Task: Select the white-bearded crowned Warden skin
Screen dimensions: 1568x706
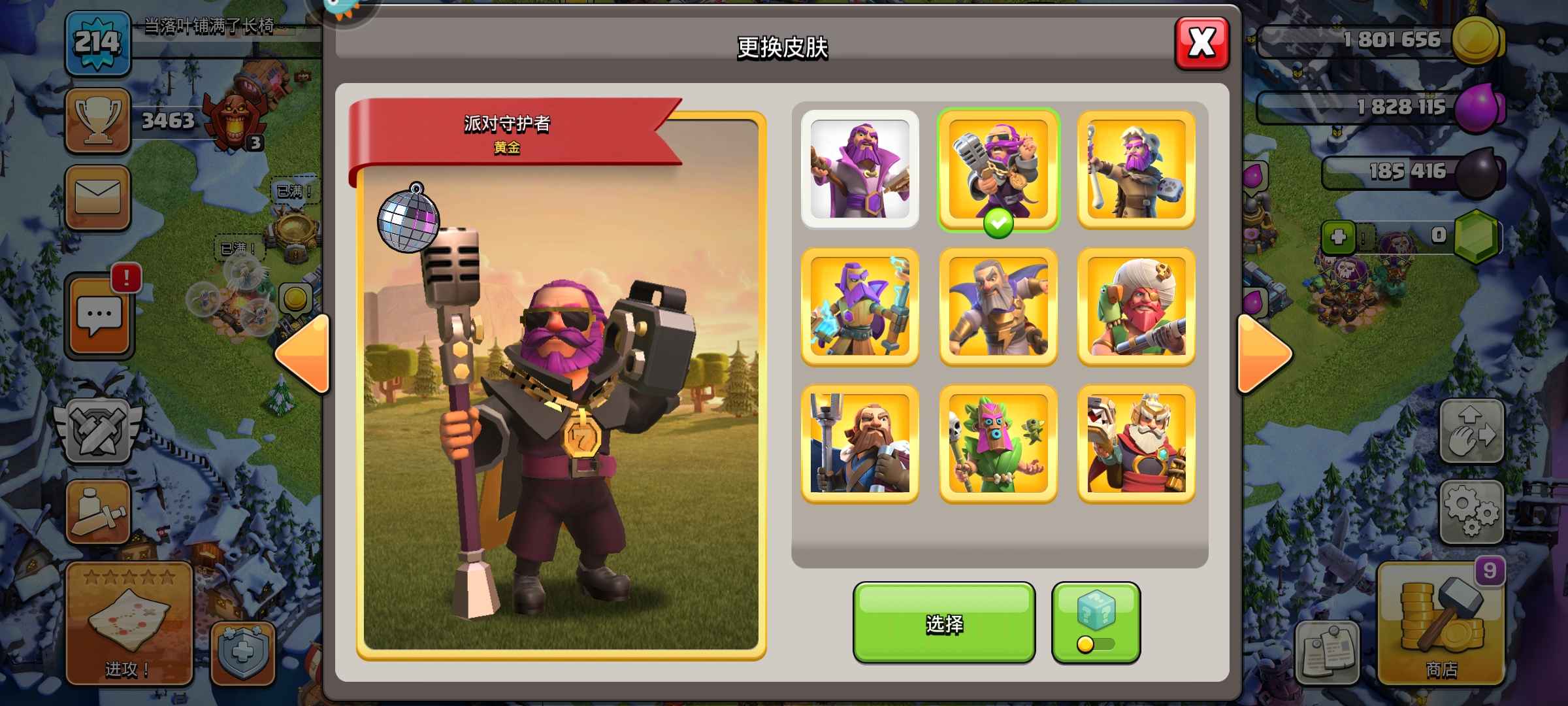Action: (x=1135, y=443)
